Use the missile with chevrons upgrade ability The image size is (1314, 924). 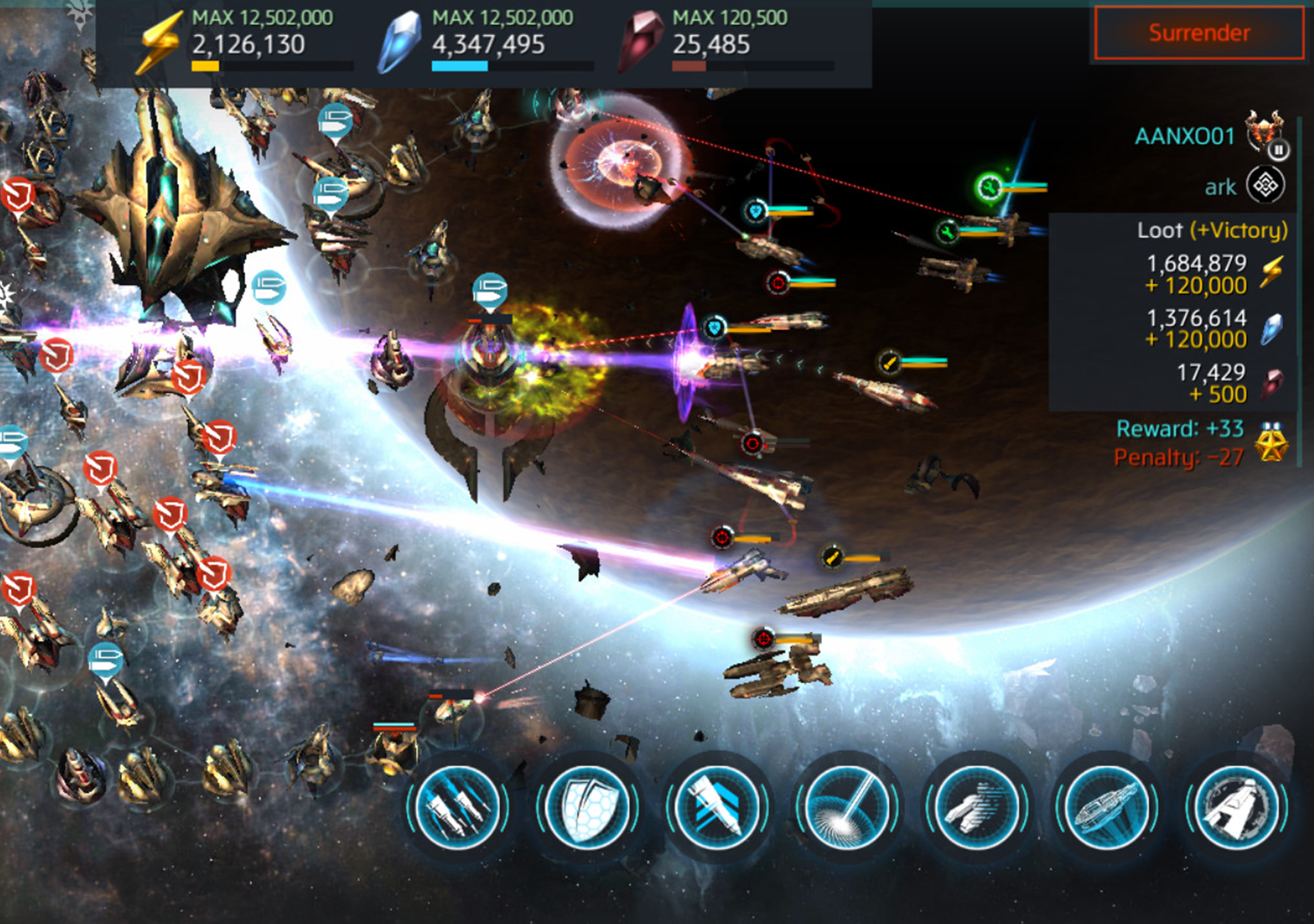[717, 808]
